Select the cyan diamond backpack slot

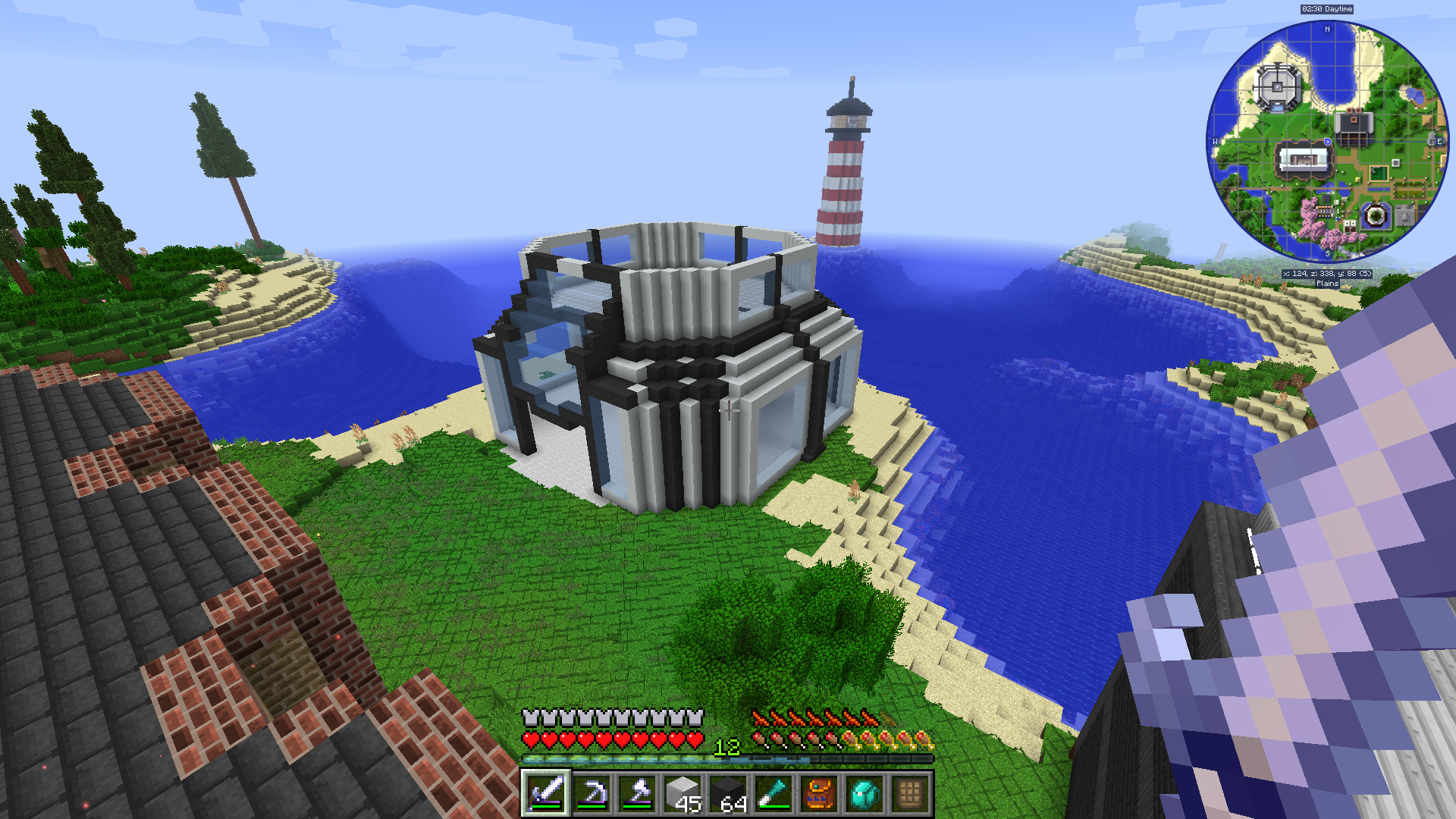click(864, 793)
